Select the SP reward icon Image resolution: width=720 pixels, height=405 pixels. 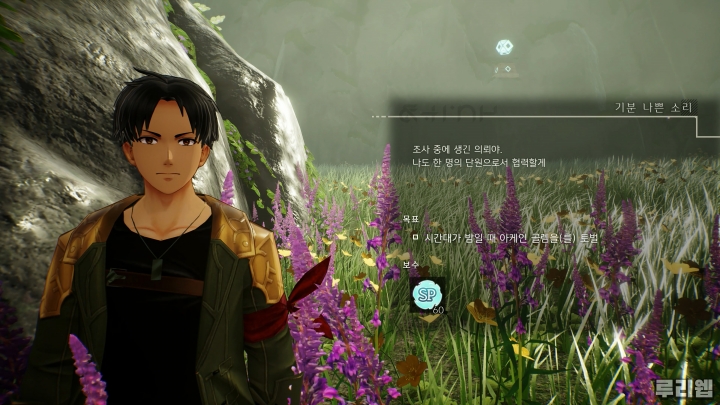(x=428, y=296)
